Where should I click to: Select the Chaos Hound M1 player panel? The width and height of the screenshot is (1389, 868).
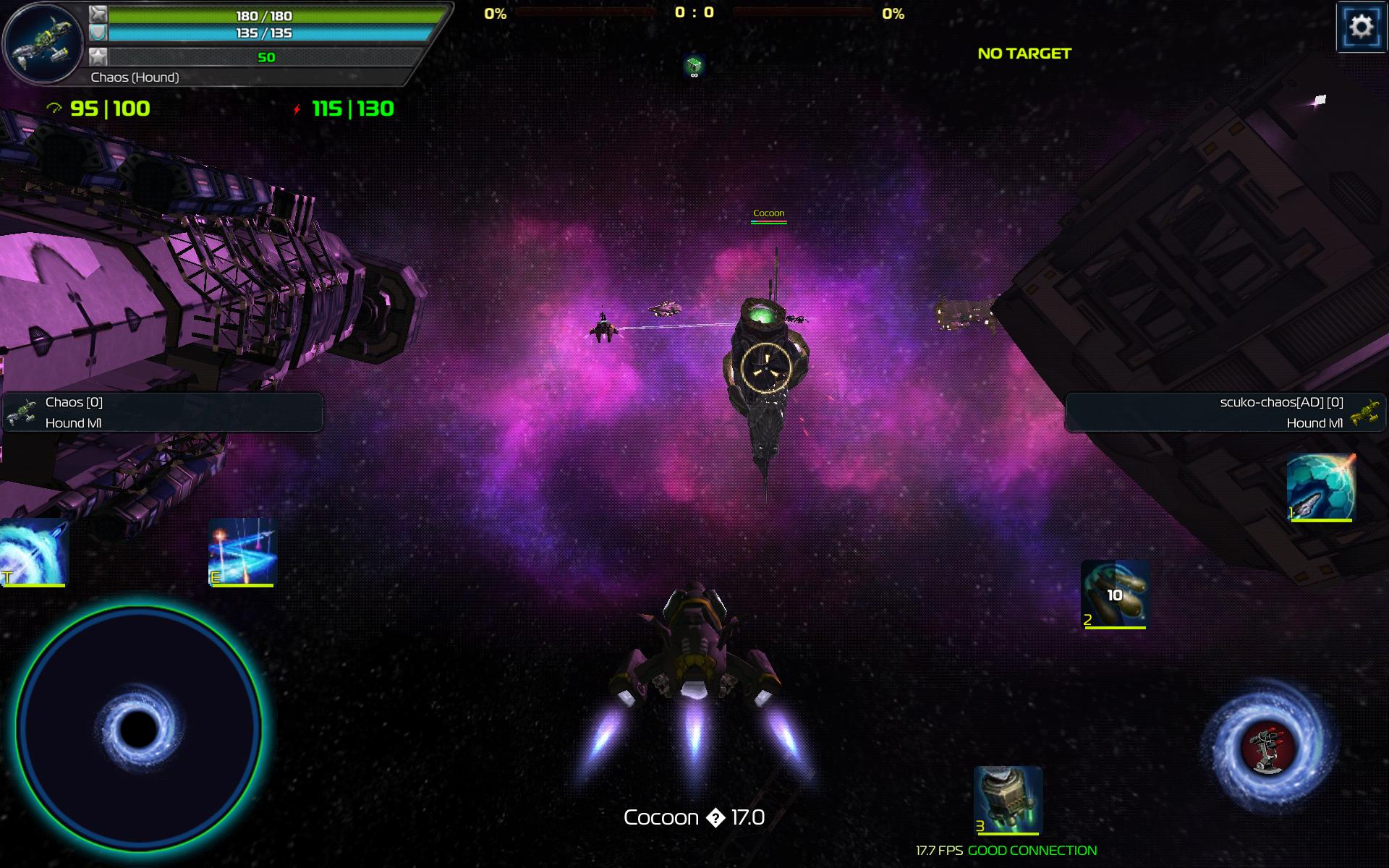[162, 412]
